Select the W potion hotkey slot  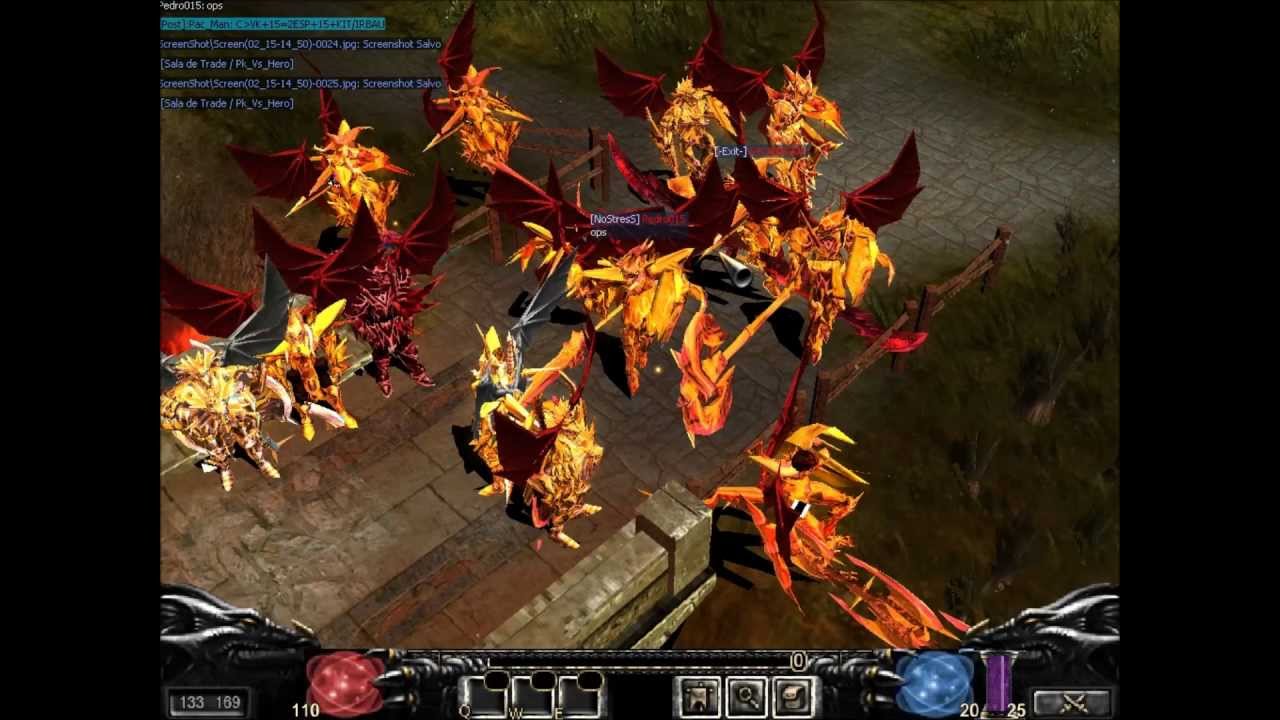click(531, 696)
